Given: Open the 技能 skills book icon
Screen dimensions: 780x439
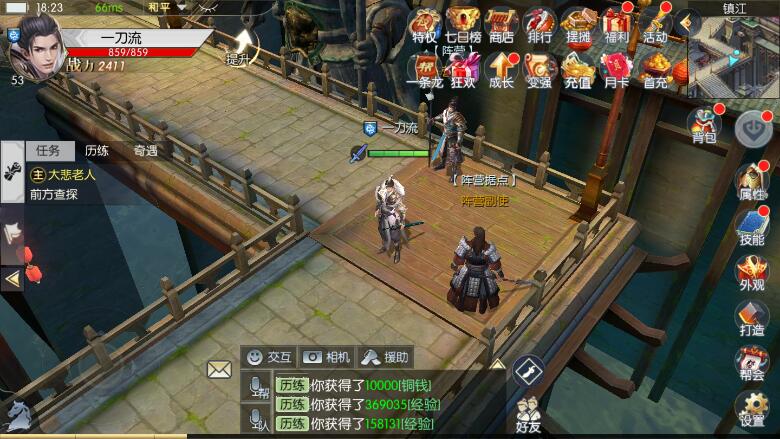Looking at the screenshot, I should [x=751, y=227].
